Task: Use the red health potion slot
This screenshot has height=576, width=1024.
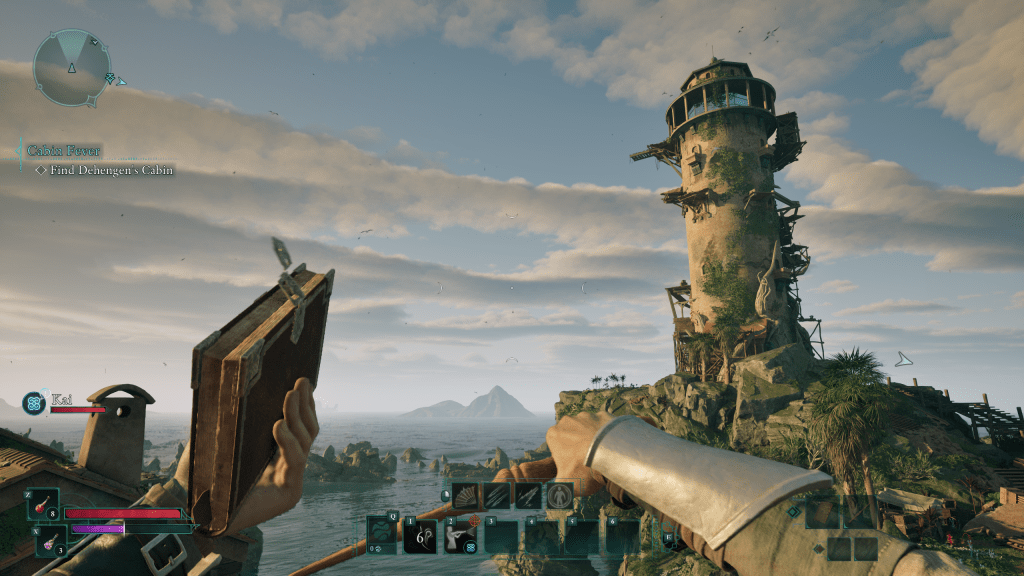Action: coord(43,503)
